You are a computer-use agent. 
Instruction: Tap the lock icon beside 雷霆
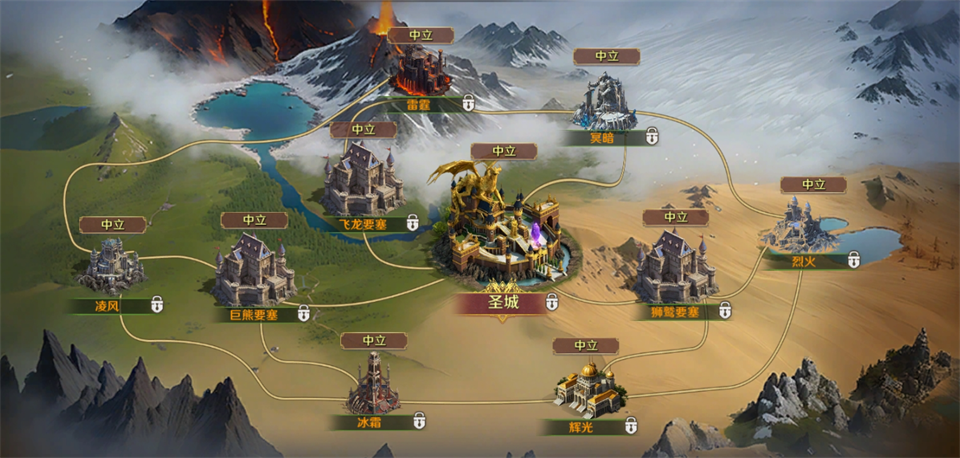coord(468,103)
